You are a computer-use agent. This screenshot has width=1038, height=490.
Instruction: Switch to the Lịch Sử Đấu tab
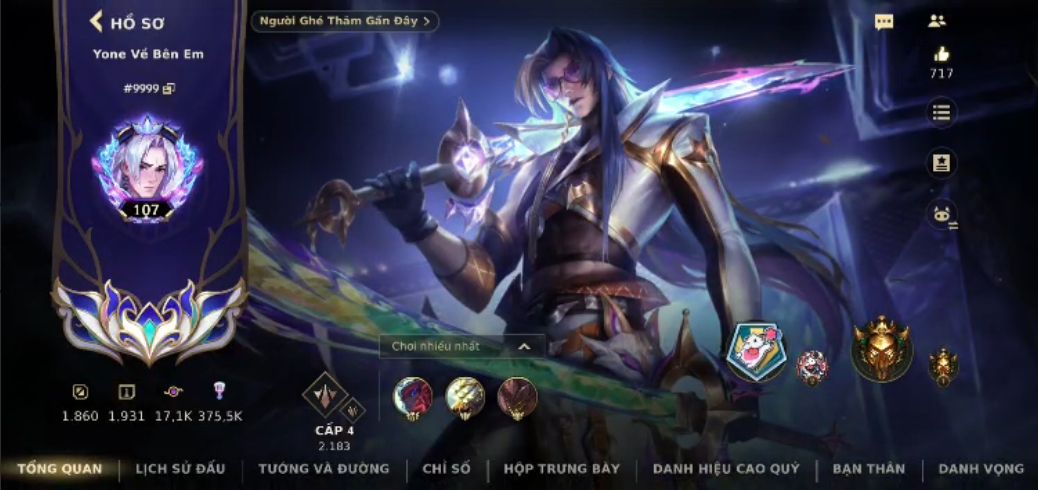click(181, 468)
